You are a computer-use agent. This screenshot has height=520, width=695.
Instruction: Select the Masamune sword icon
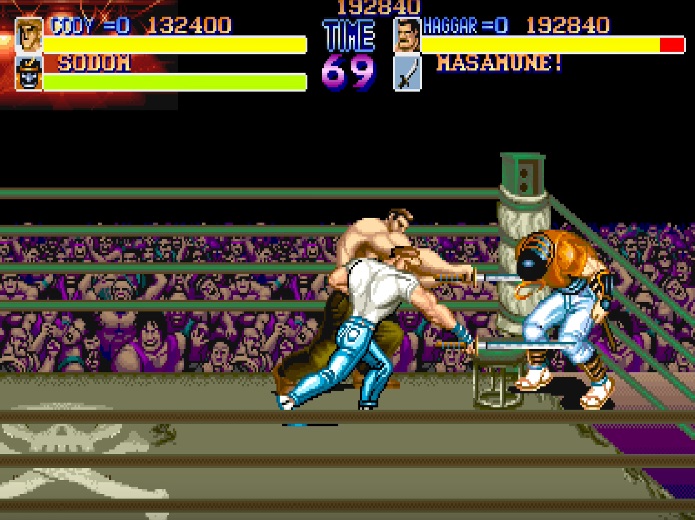coord(407,73)
